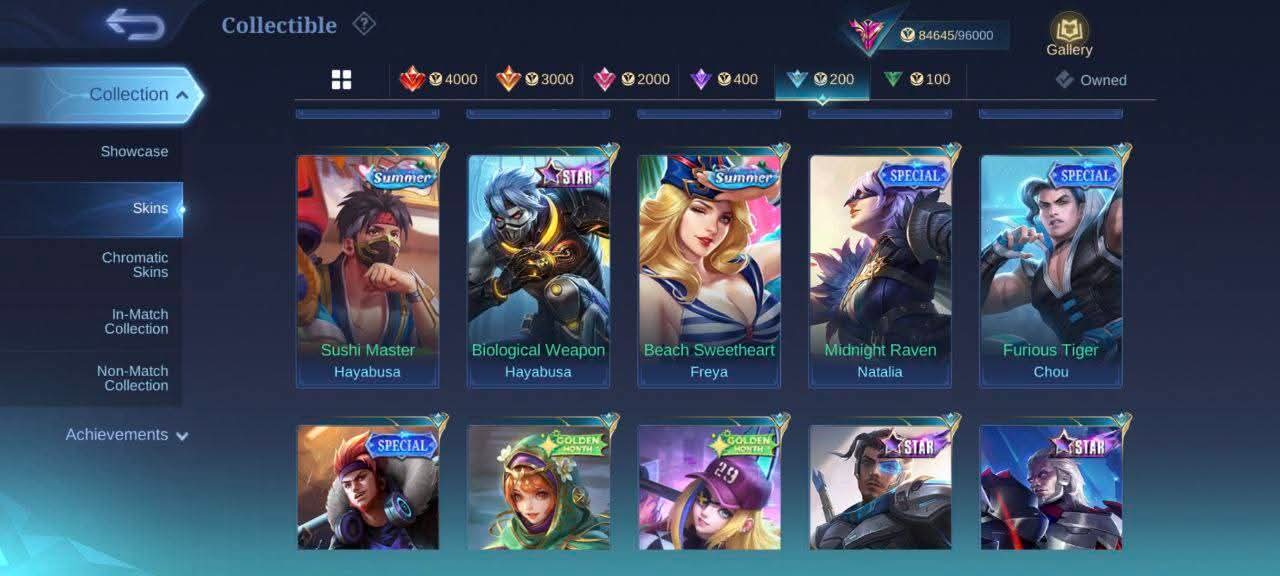Open Chromatic Skins section
Image resolution: width=1280 pixels, height=576 pixels.
pyautogui.click(x=134, y=265)
